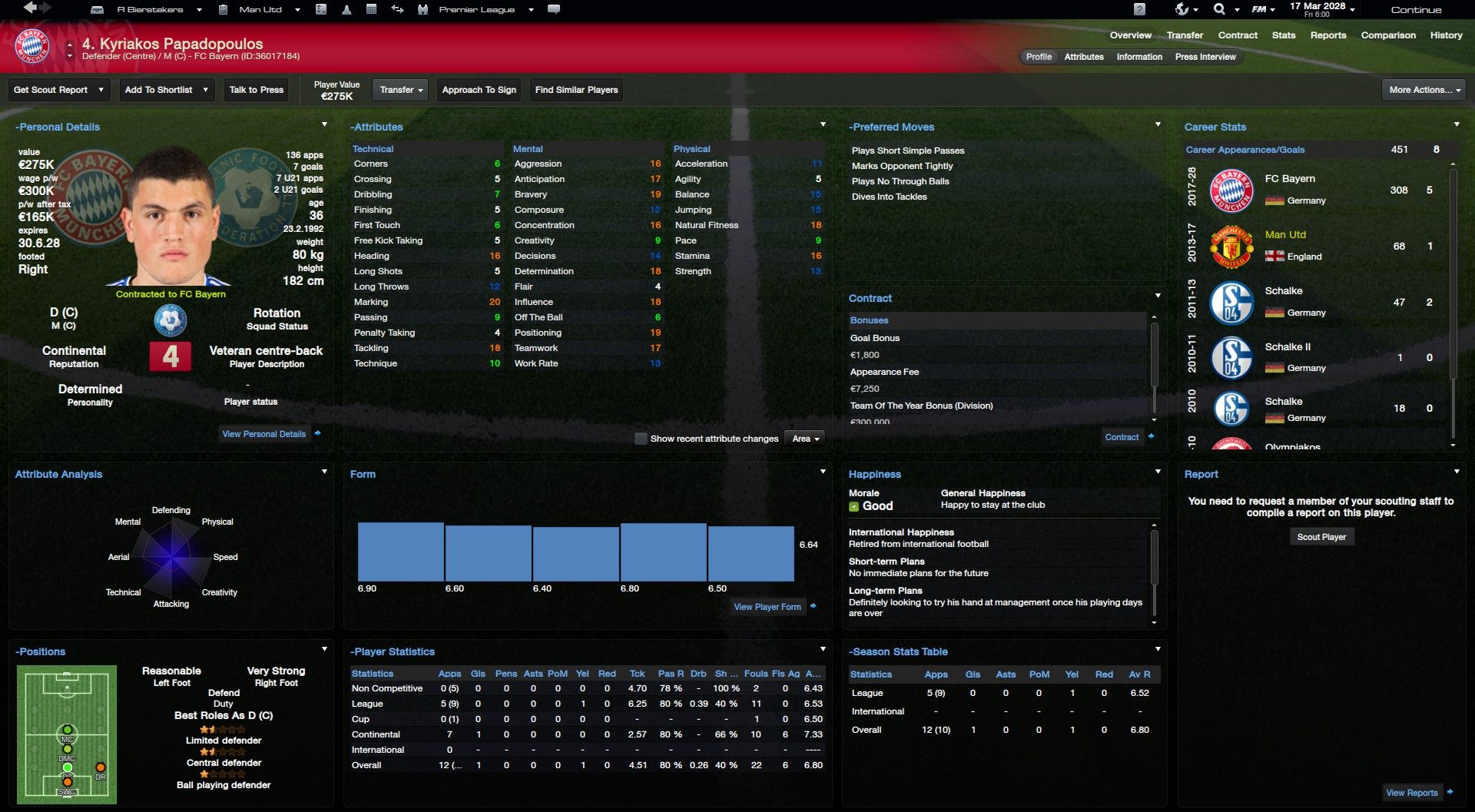Select Talk to Press button

(x=256, y=90)
